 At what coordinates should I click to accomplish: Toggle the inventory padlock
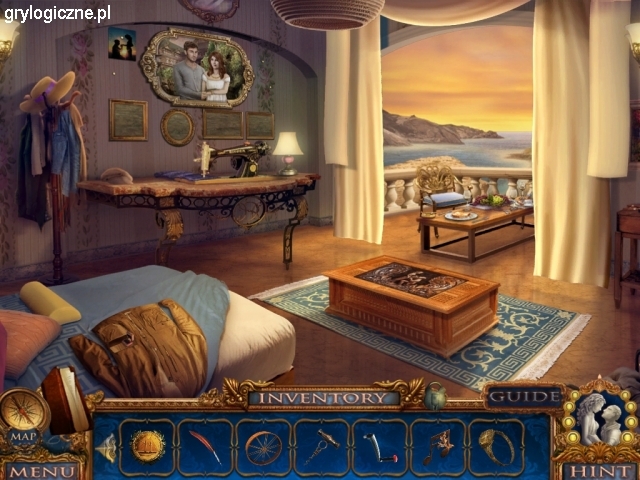pyautogui.click(x=436, y=397)
